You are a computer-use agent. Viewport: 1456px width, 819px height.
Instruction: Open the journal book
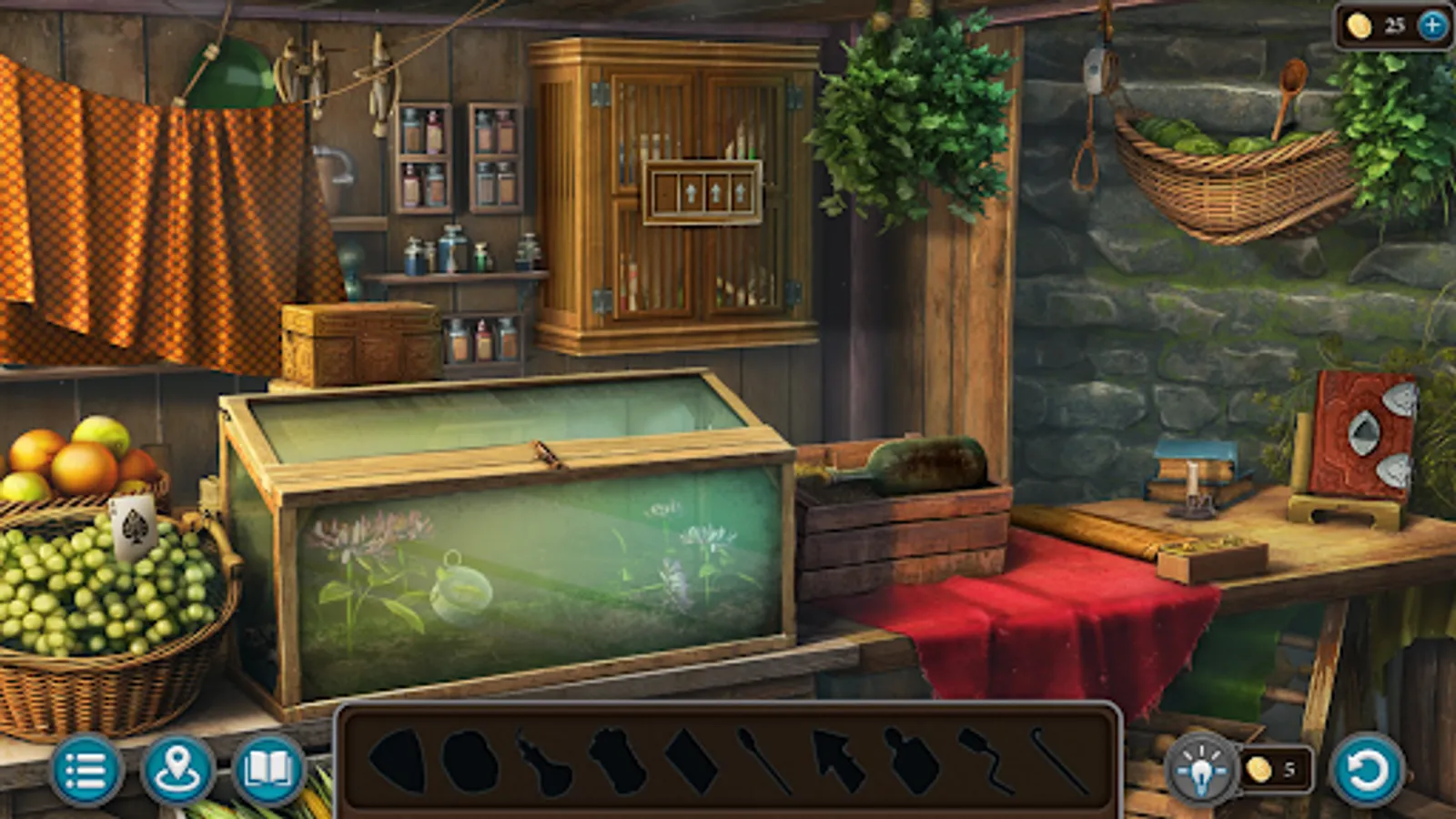tap(270, 773)
